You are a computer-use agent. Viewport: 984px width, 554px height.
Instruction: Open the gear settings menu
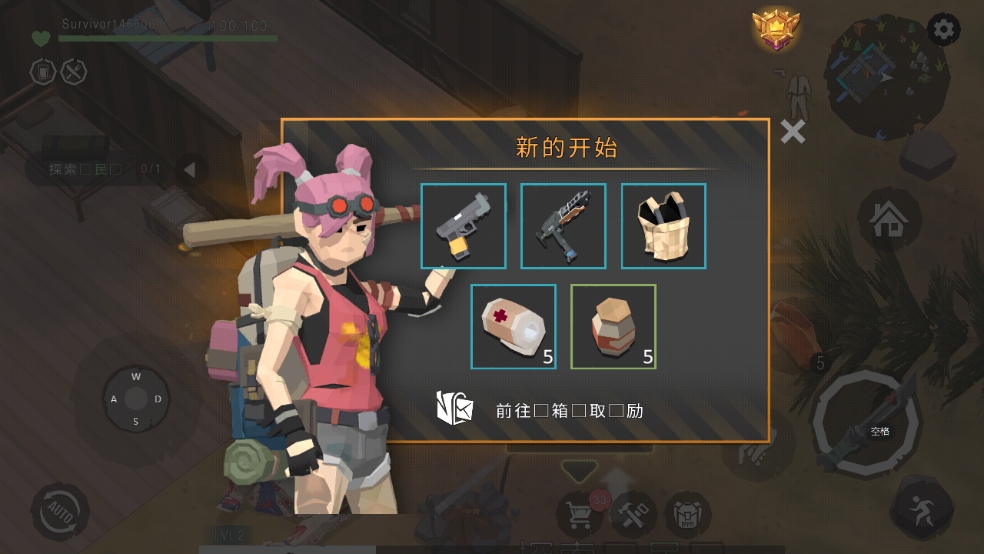tap(943, 30)
